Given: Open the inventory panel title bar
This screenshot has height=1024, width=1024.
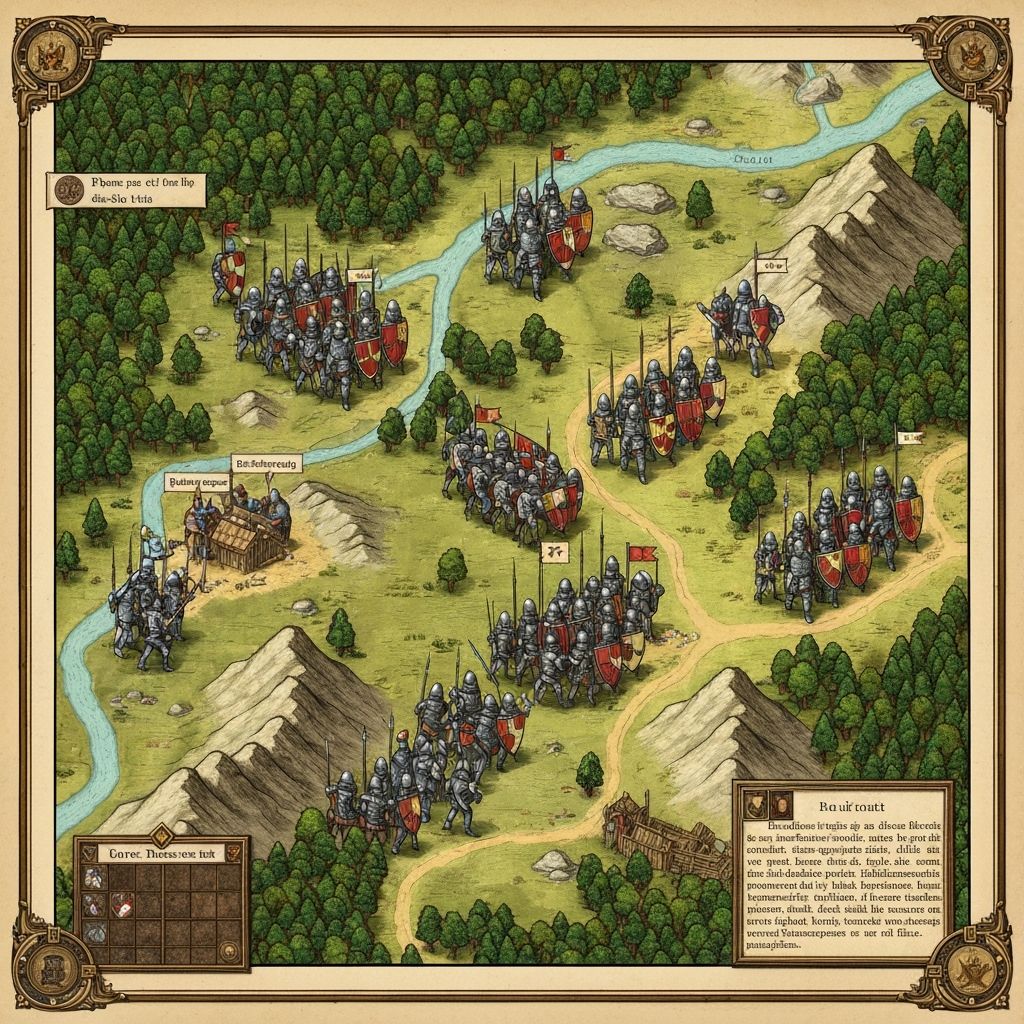Looking at the screenshot, I should pos(160,852).
